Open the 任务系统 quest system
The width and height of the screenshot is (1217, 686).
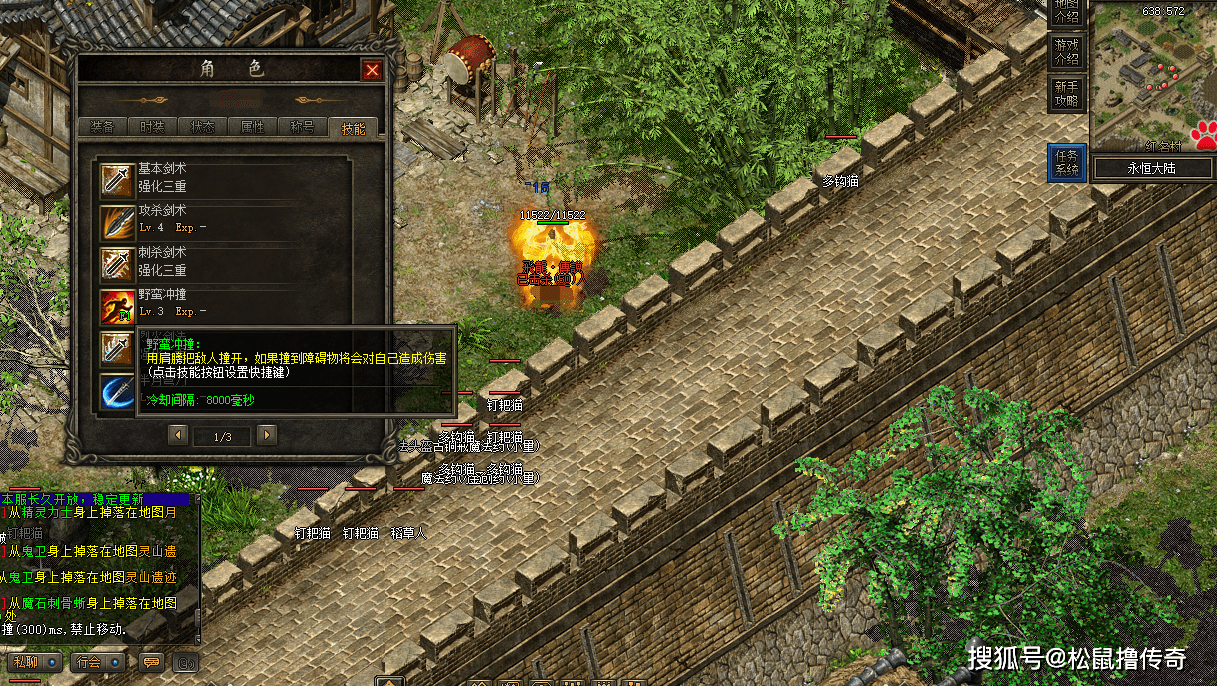[x=1067, y=163]
